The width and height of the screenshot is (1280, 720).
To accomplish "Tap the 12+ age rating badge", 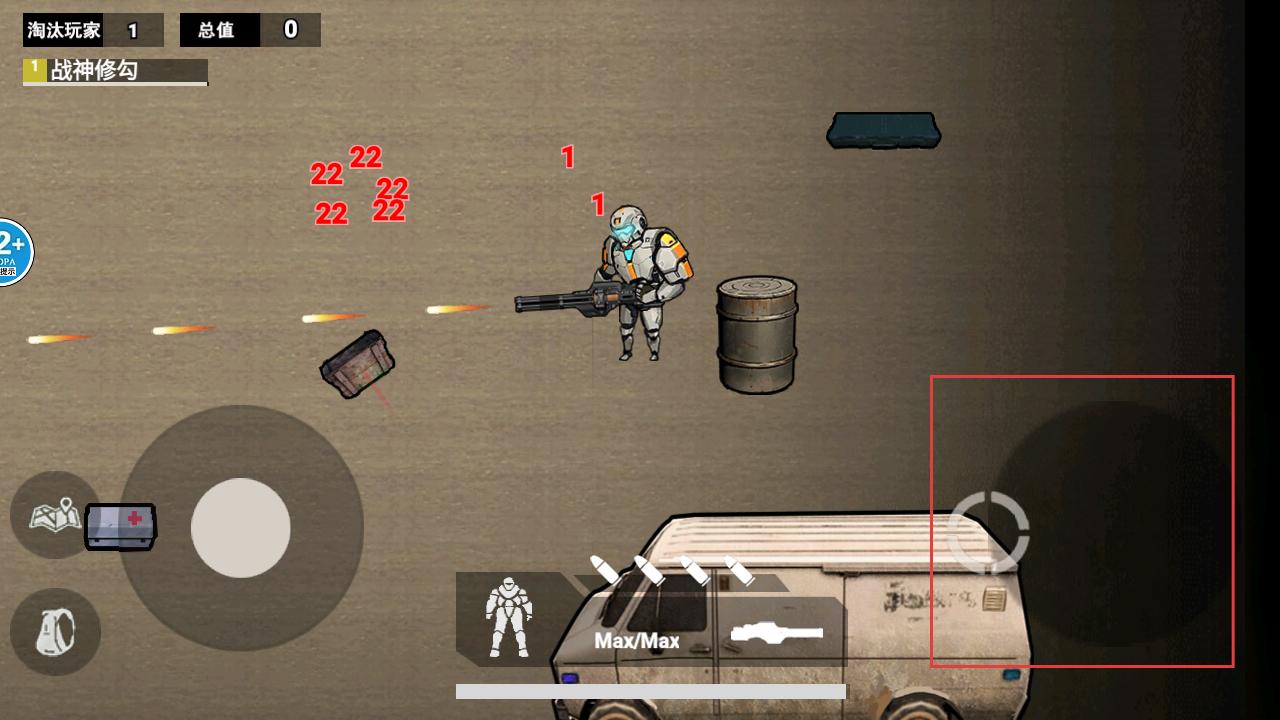I will (12, 252).
